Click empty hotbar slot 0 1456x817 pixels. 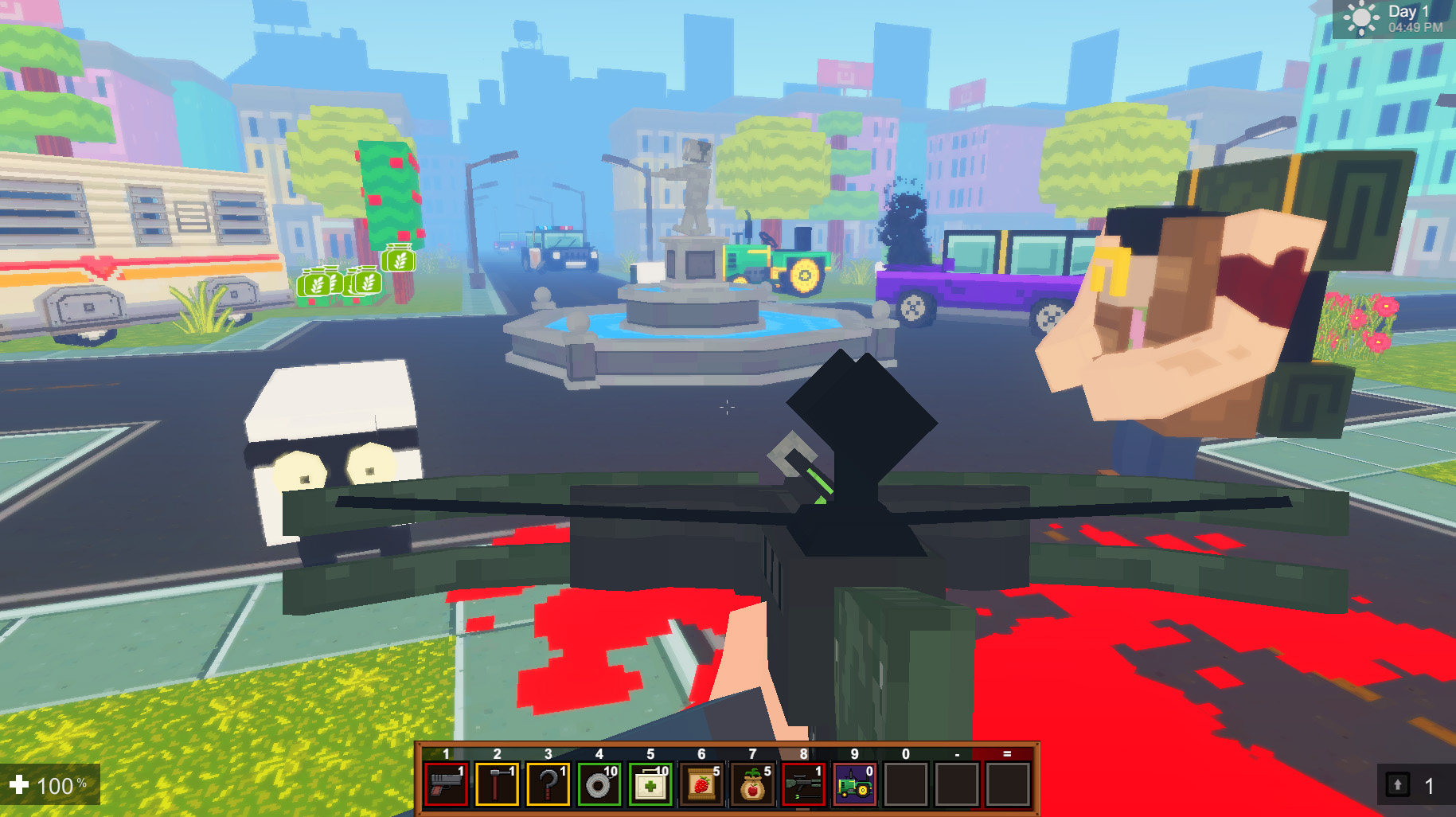pyautogui.click(x=905, y=784)
